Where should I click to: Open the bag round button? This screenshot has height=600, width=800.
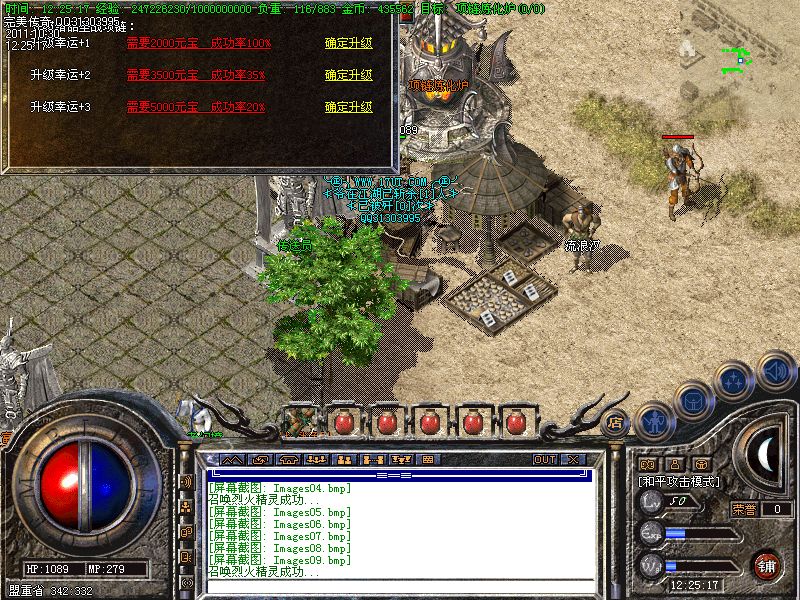(x=693, y=400)
